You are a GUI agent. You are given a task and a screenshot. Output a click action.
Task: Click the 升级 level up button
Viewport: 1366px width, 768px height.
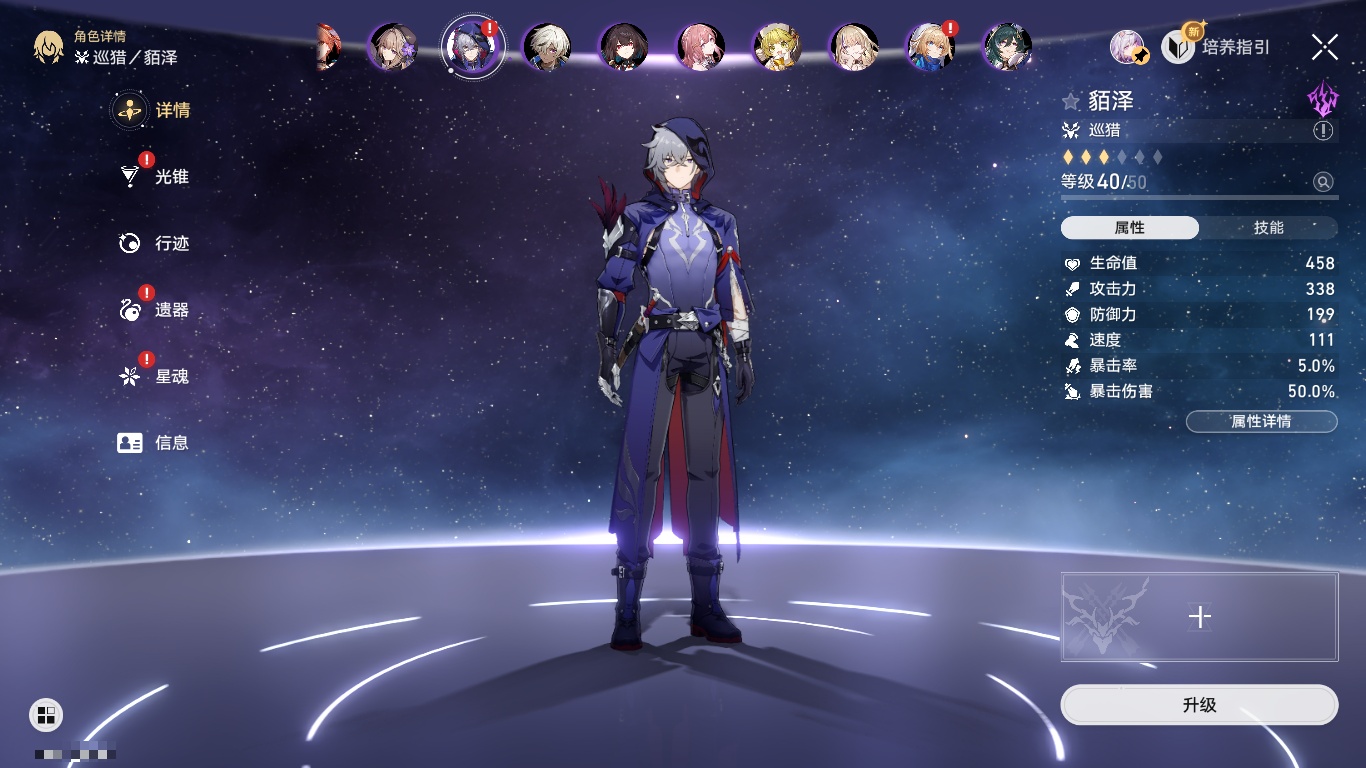coord(1199,705)
